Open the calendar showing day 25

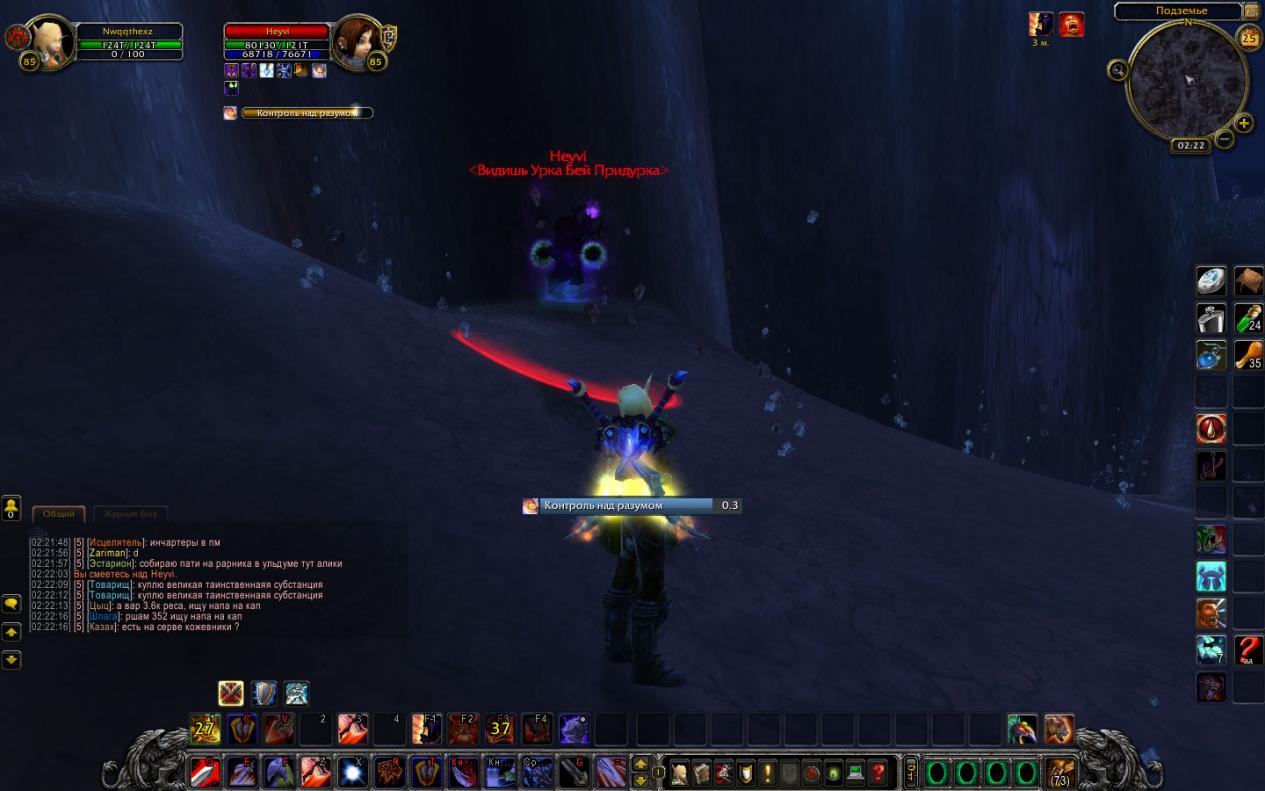point(1249,38)
